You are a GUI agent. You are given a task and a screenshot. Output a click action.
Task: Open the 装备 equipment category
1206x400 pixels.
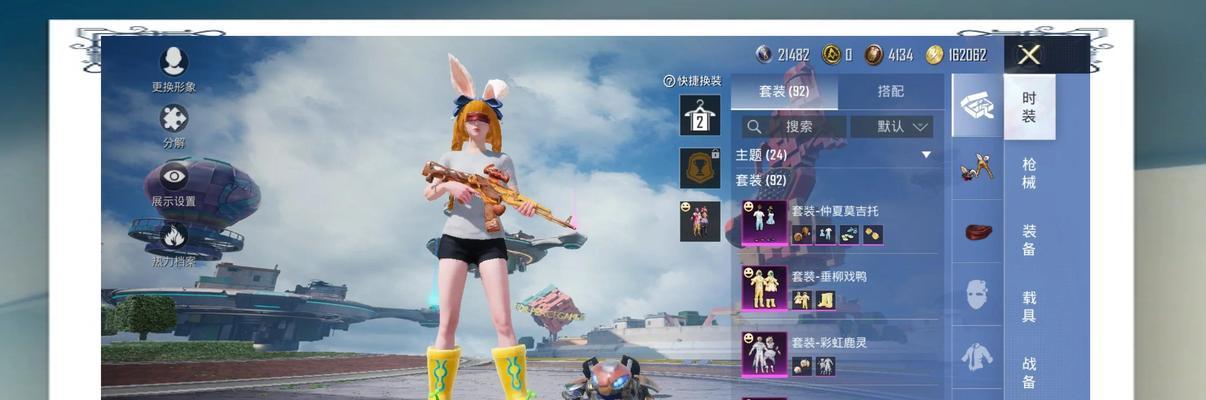1029,240
